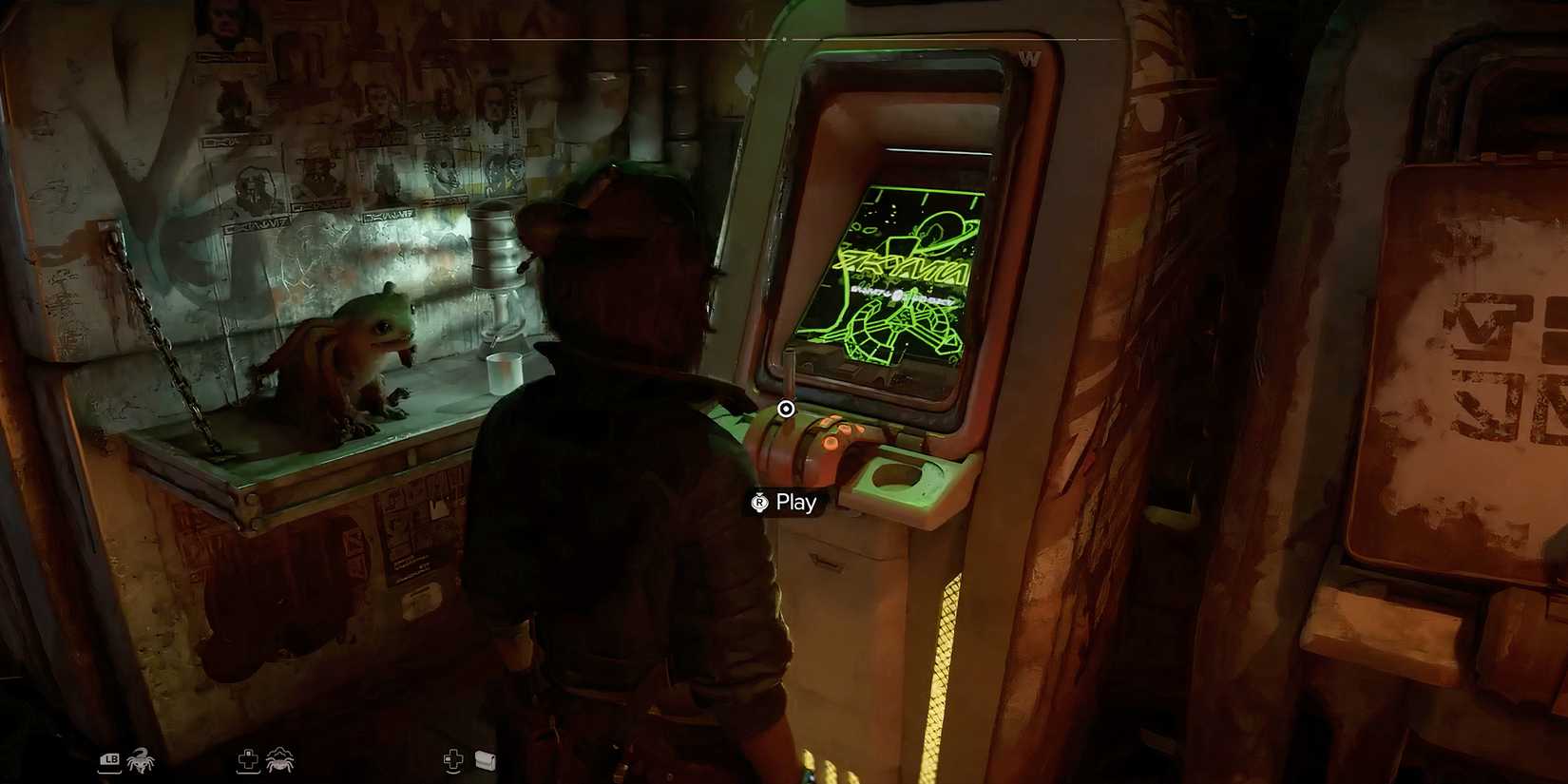
Task: Click the Nix creature icon beside LB prompt
Action: (140, 758)
